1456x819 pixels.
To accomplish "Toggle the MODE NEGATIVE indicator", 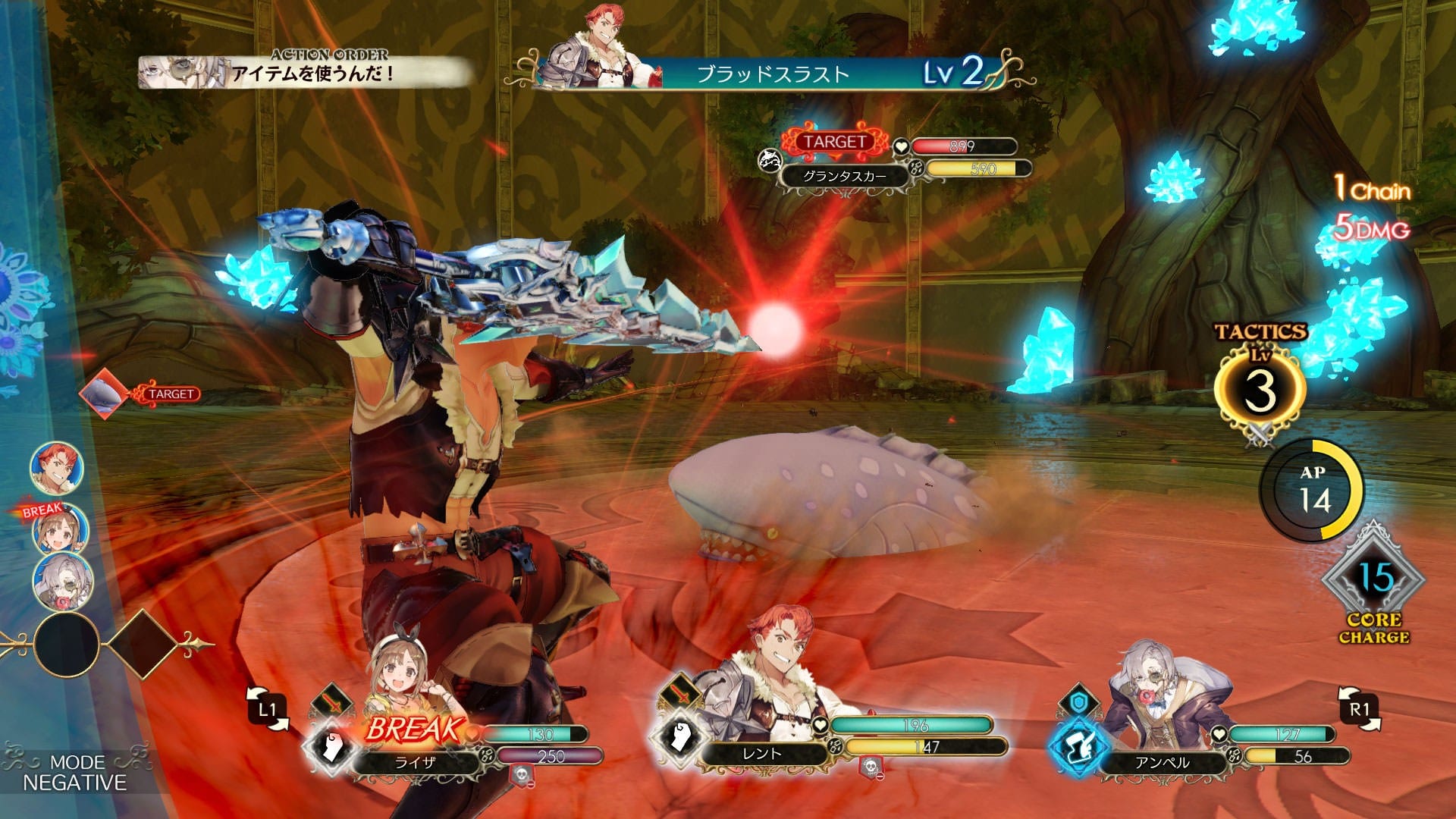I will pos(74,773).
